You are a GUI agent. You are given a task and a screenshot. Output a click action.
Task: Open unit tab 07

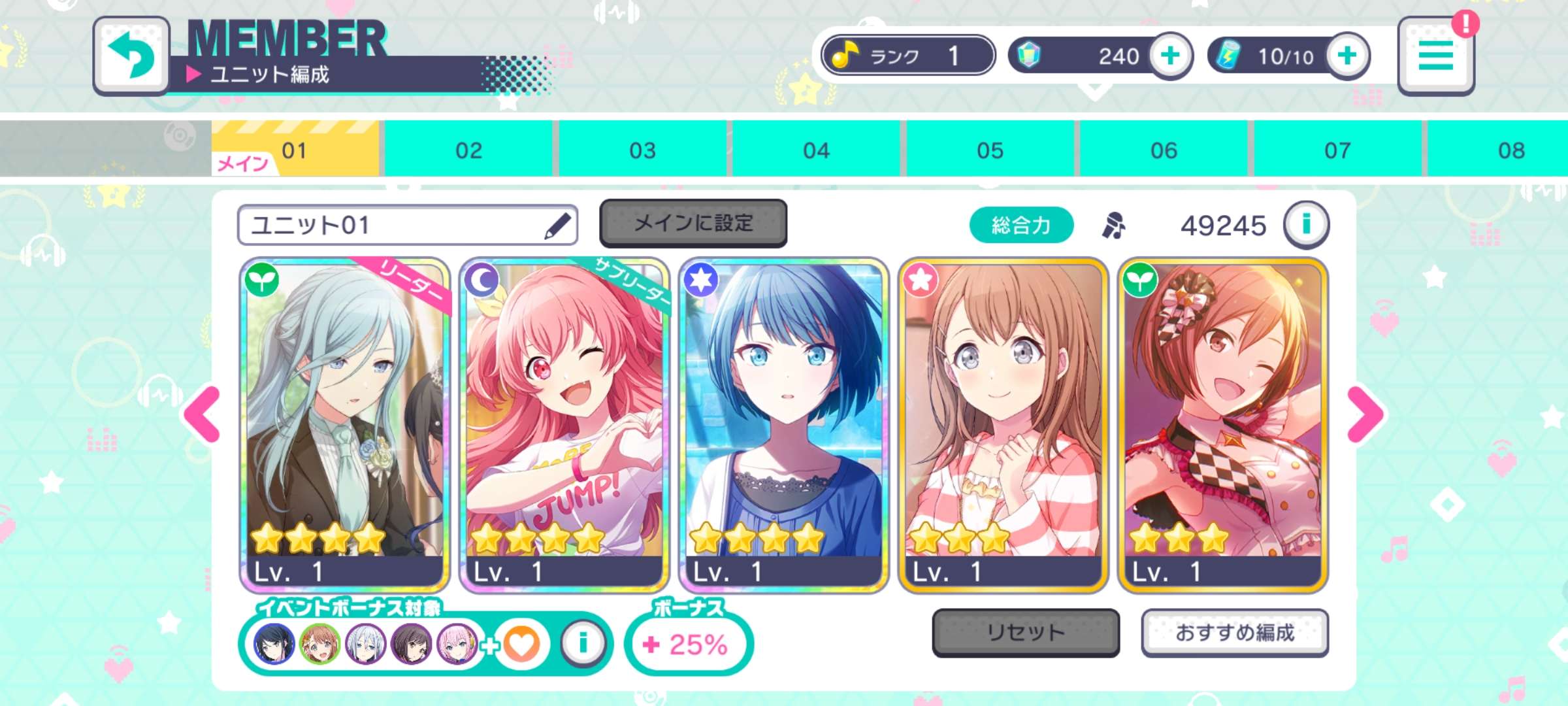(x=1337, y=150)
